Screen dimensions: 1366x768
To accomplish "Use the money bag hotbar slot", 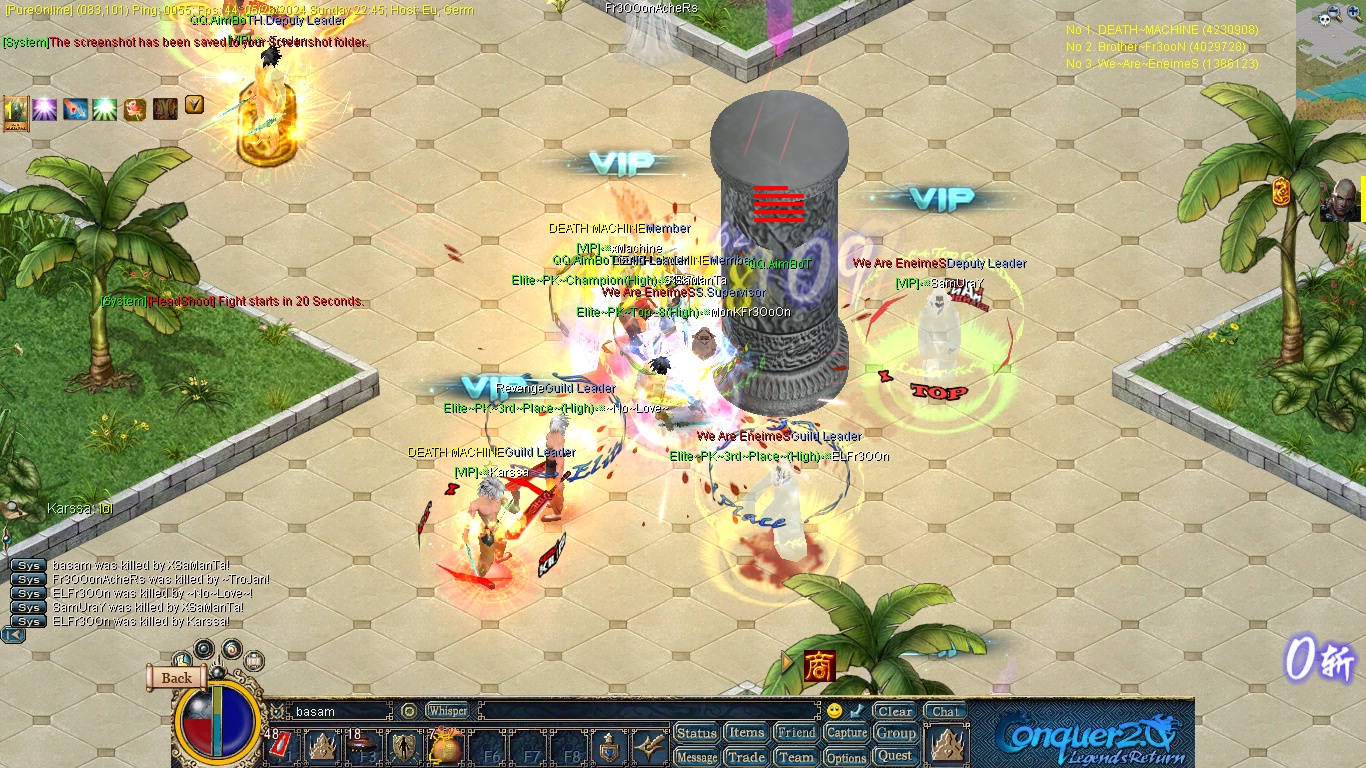I will coord(444,747).
